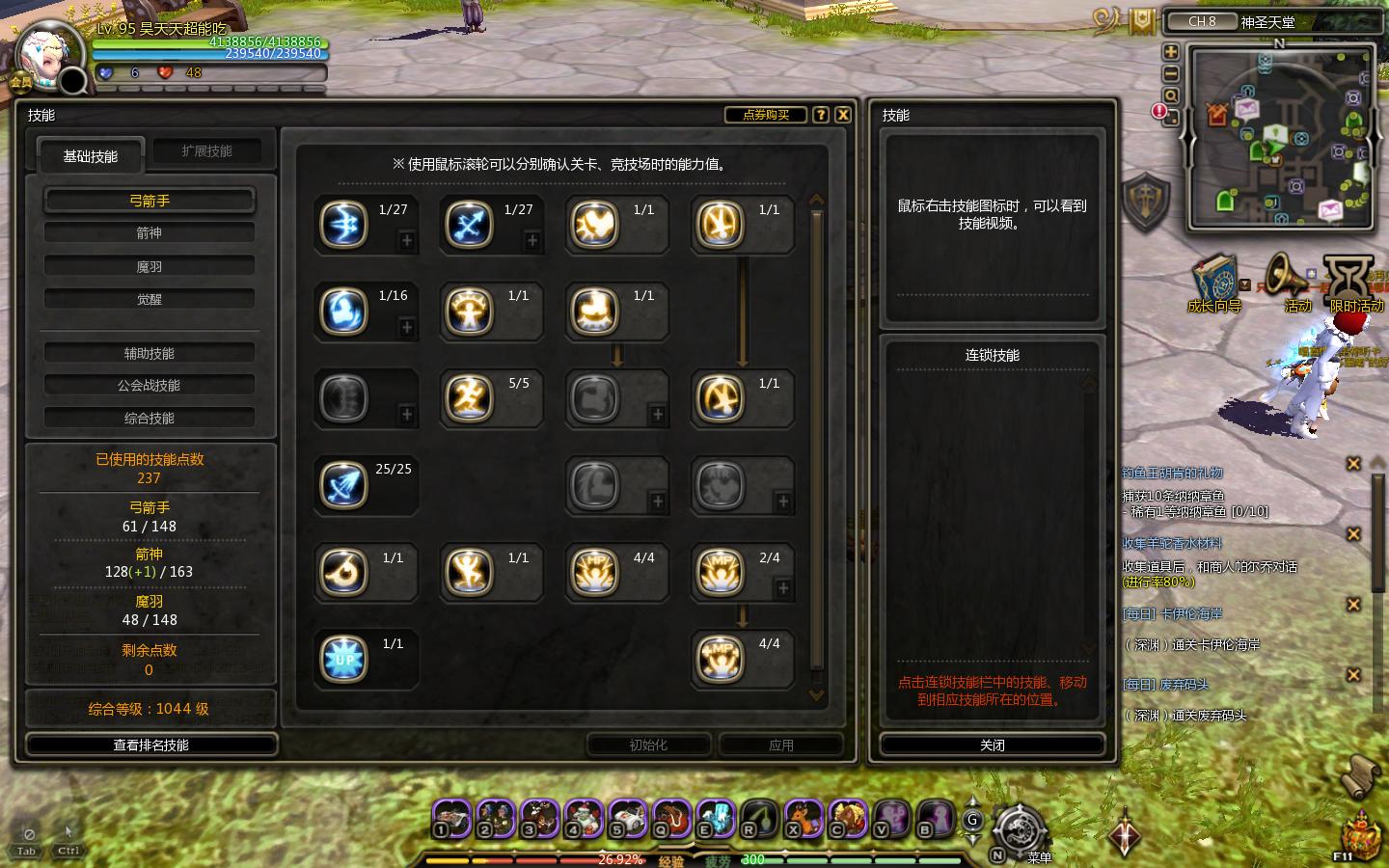1389x868 pixels.
Task: Choose the 箭神 skill category
Action: pyautogui.click(x=150, y=233)
